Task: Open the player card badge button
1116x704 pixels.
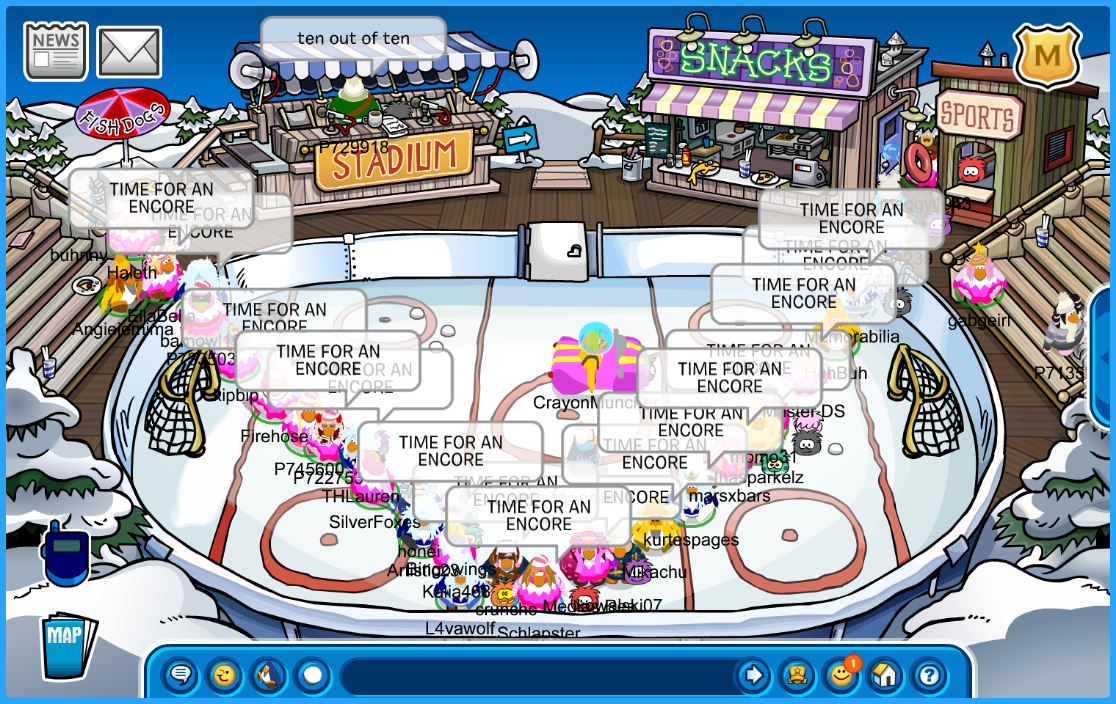Action: pos(797,676)
